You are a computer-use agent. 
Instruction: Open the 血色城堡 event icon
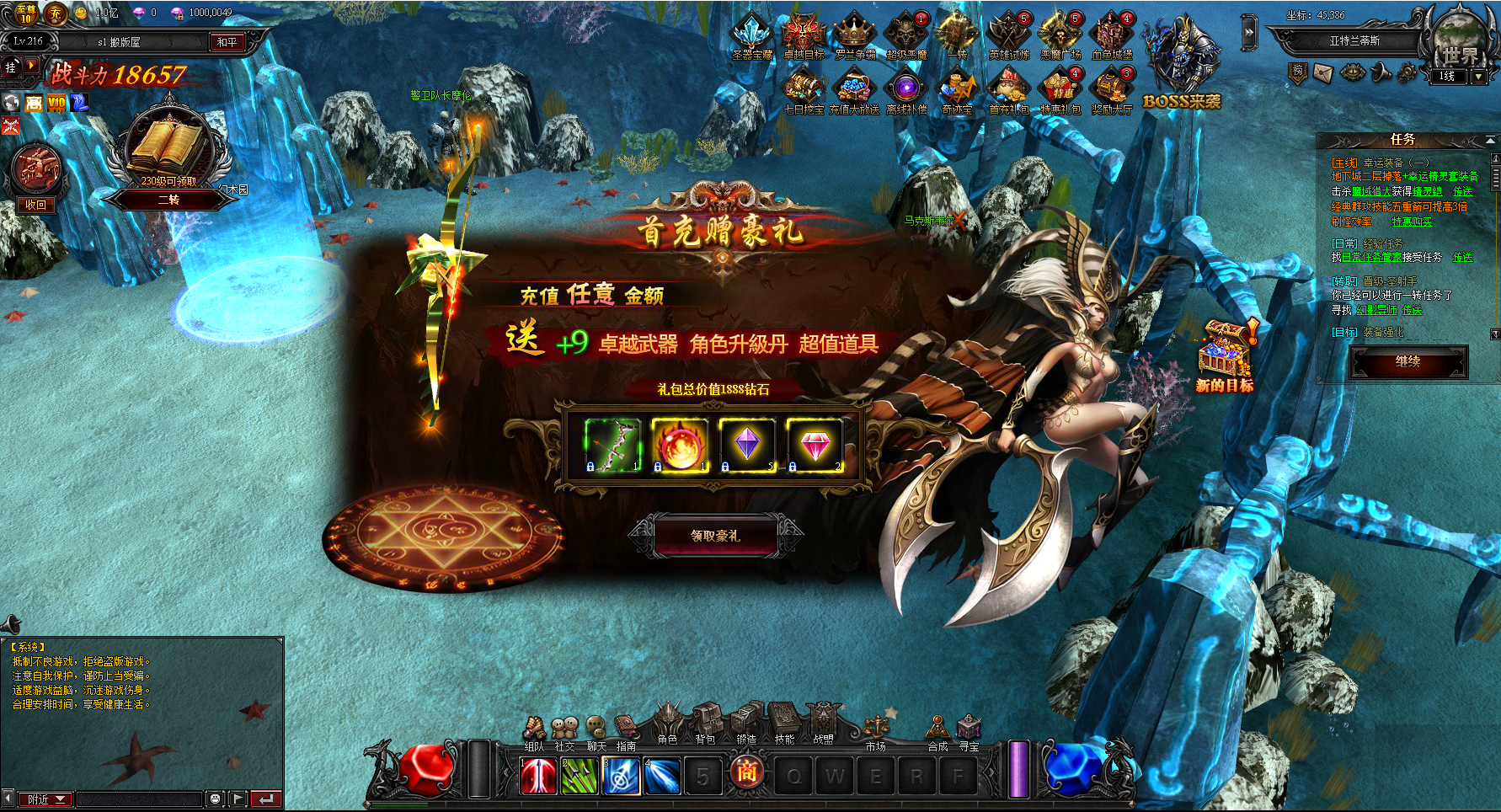pyautogui.click(x=1112, y=37)
